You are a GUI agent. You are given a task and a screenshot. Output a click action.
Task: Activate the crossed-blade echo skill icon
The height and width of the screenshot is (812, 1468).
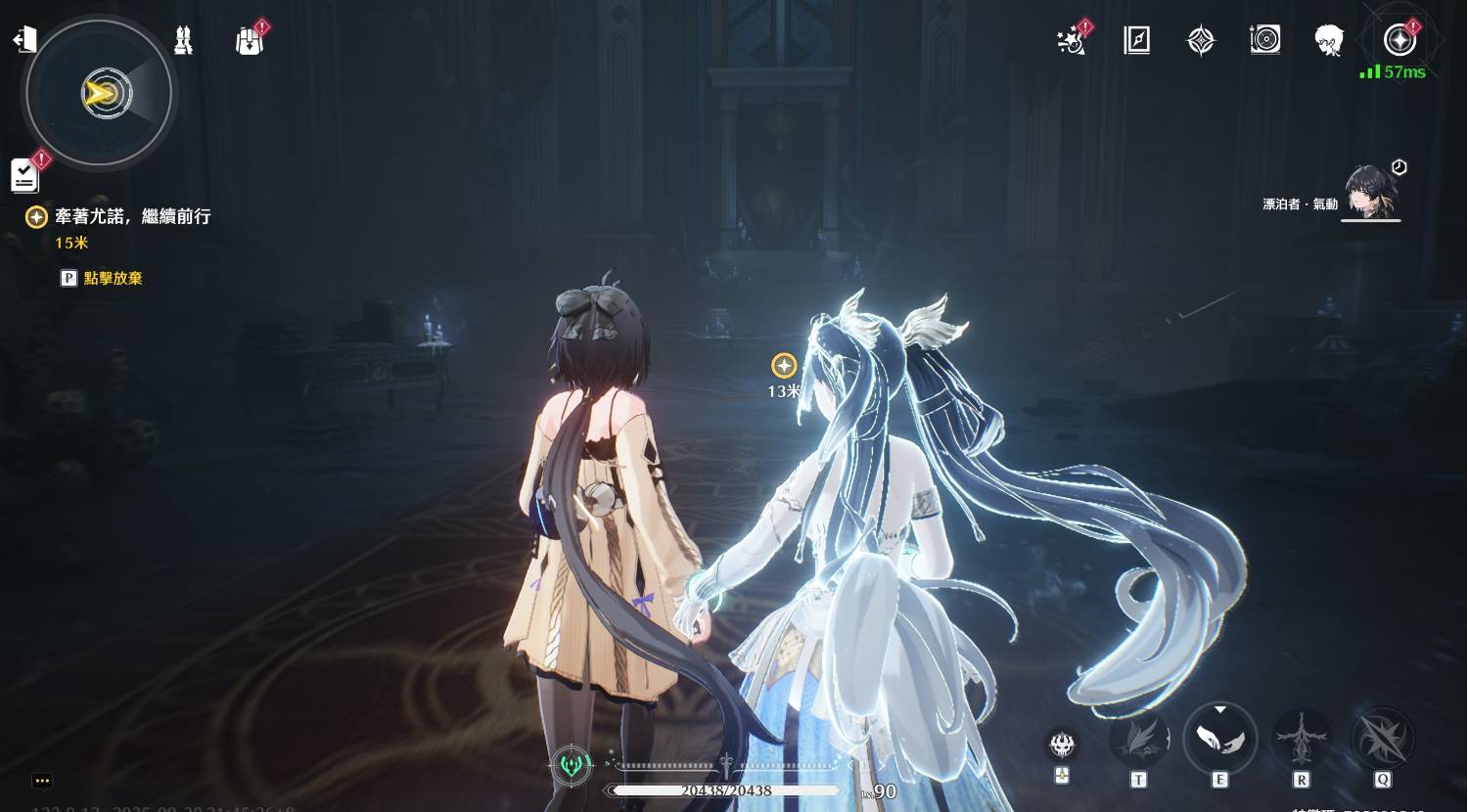tap(1382, 738)
